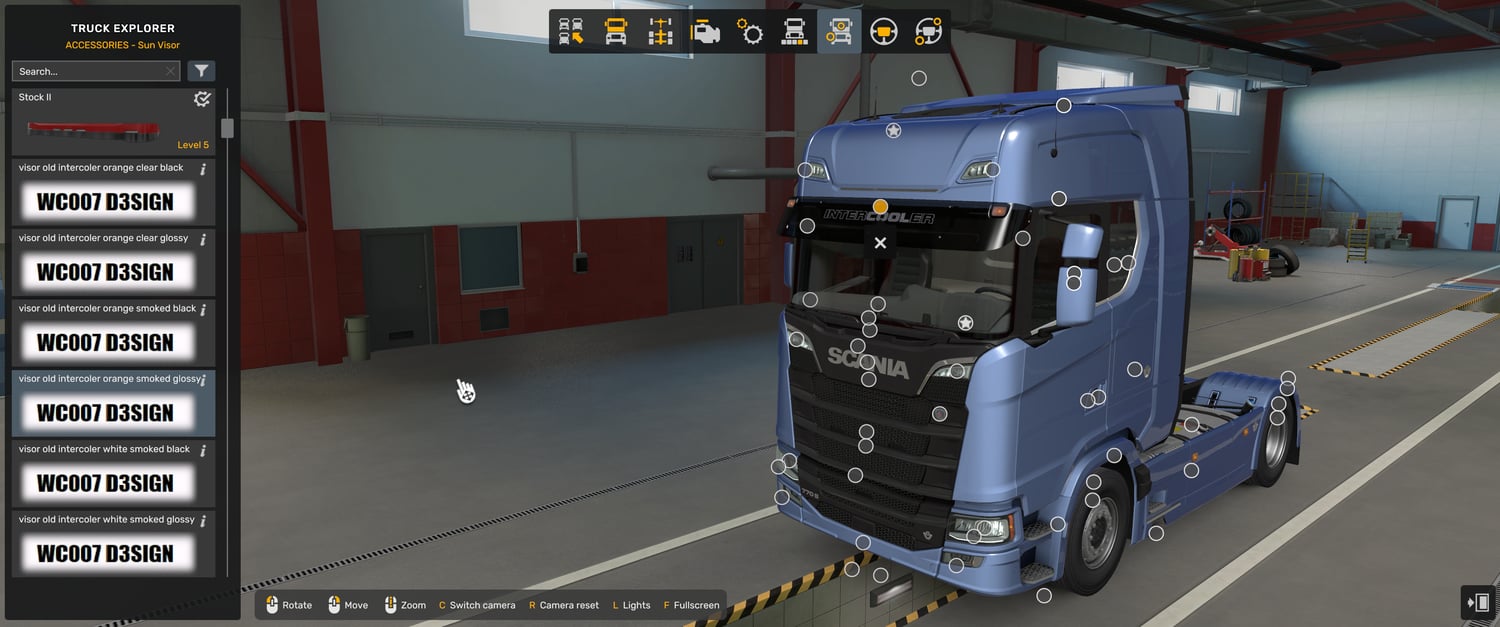Open the truck paint job icon
The image size is (1500, 627).
tap(794, 32)
